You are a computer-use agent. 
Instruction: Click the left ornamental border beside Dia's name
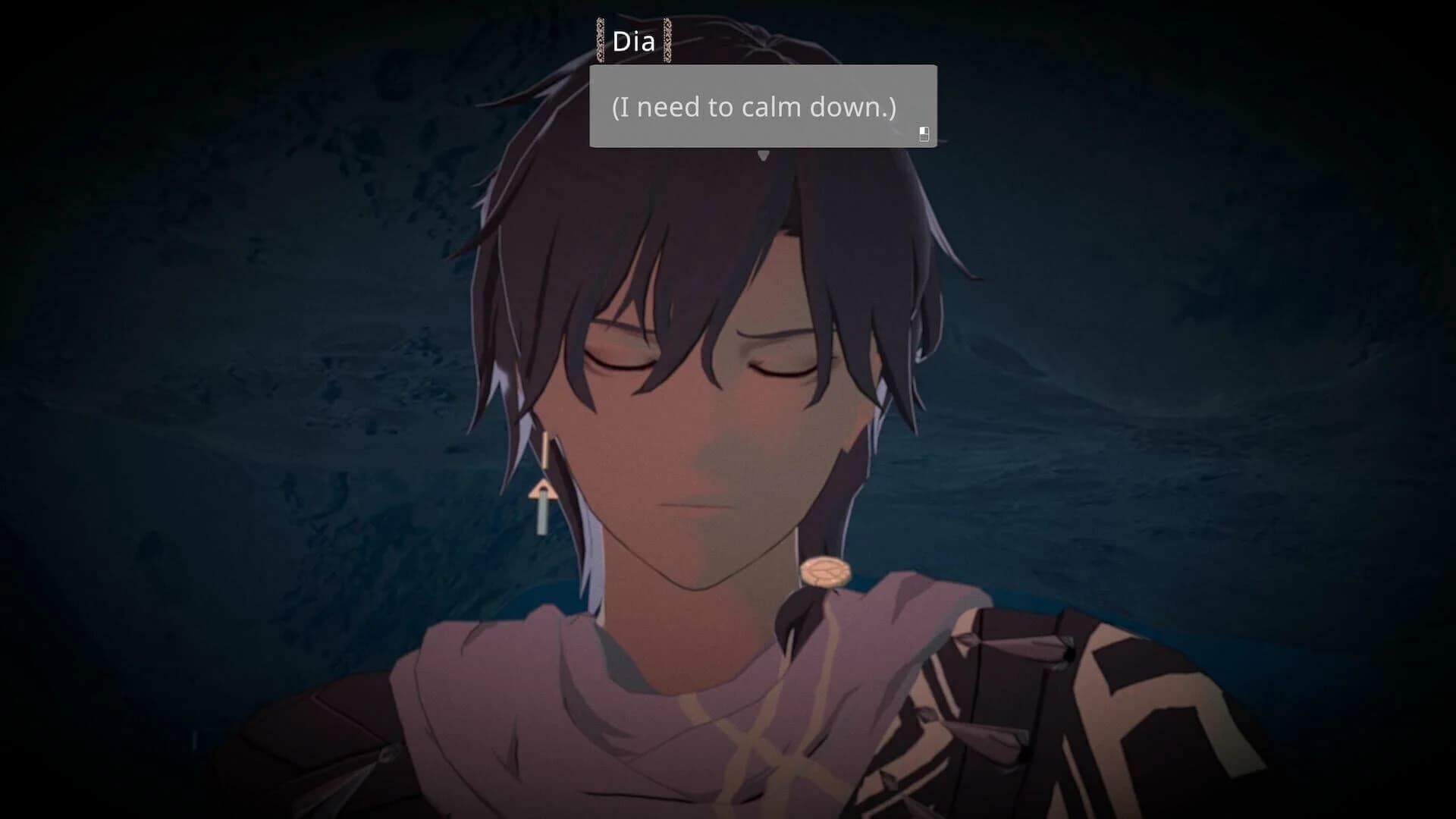[600, 42]
